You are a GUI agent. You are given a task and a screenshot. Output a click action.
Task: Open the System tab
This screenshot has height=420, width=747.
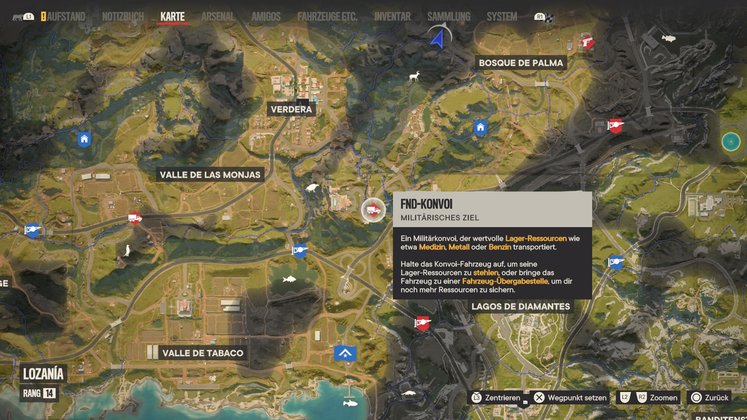tap(502, 17)
